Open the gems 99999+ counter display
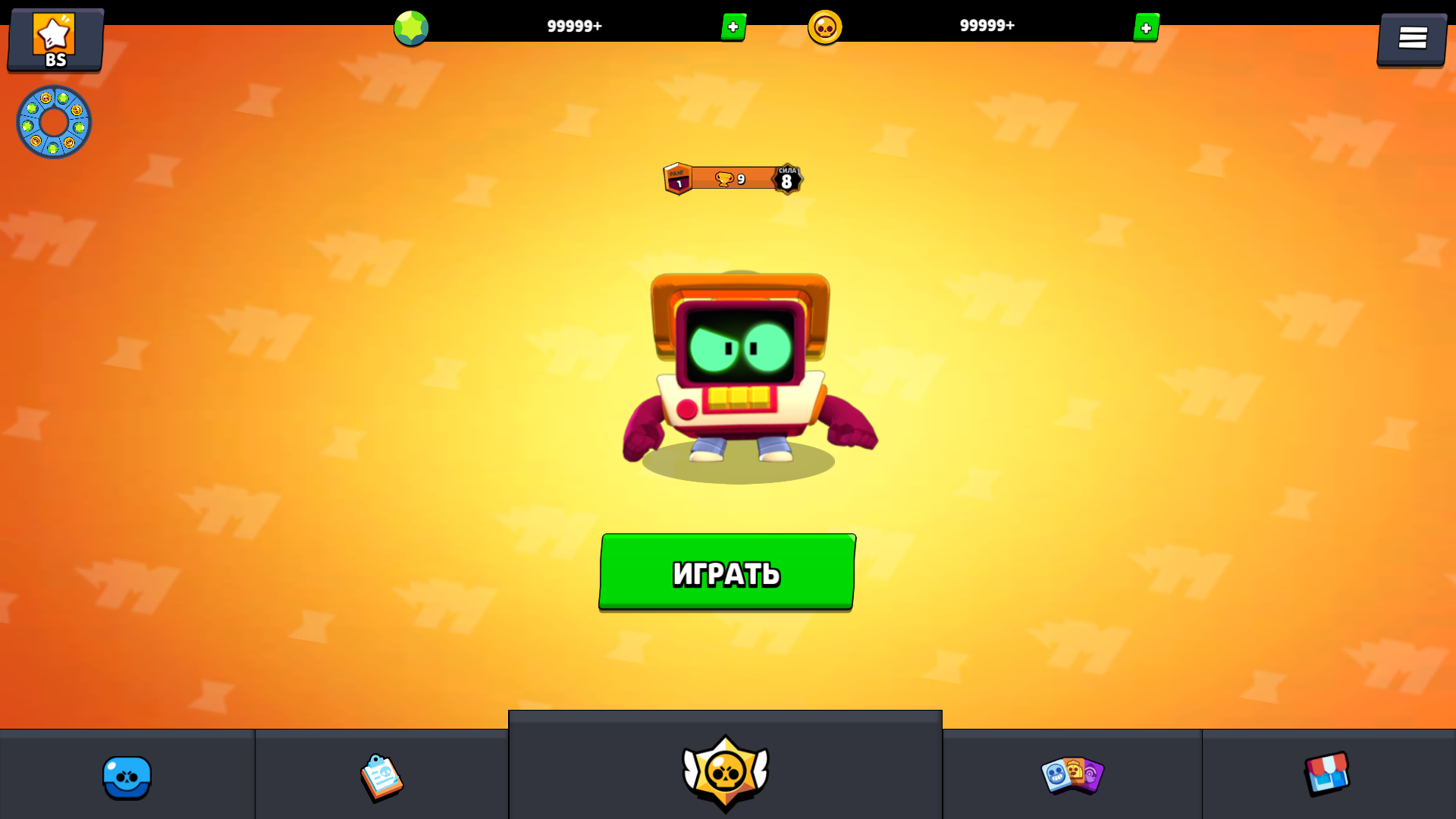The width and height of the screenshot is (1456, 819). pyautogui.click(x=574, y=25)
